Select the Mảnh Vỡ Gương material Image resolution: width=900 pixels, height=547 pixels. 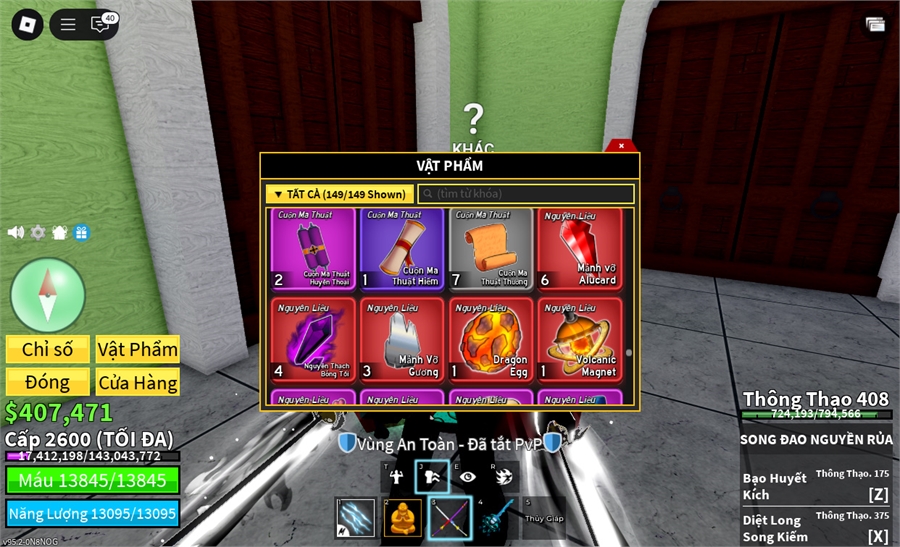[402, 339]
